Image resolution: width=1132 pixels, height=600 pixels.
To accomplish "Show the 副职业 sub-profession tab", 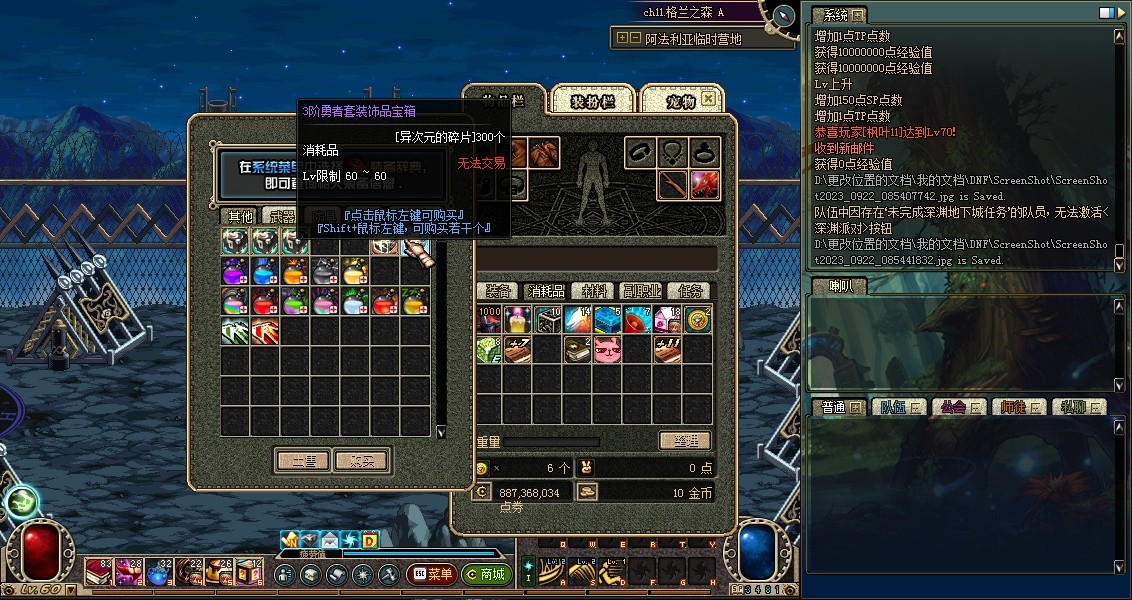I will (x=640, y=291).
